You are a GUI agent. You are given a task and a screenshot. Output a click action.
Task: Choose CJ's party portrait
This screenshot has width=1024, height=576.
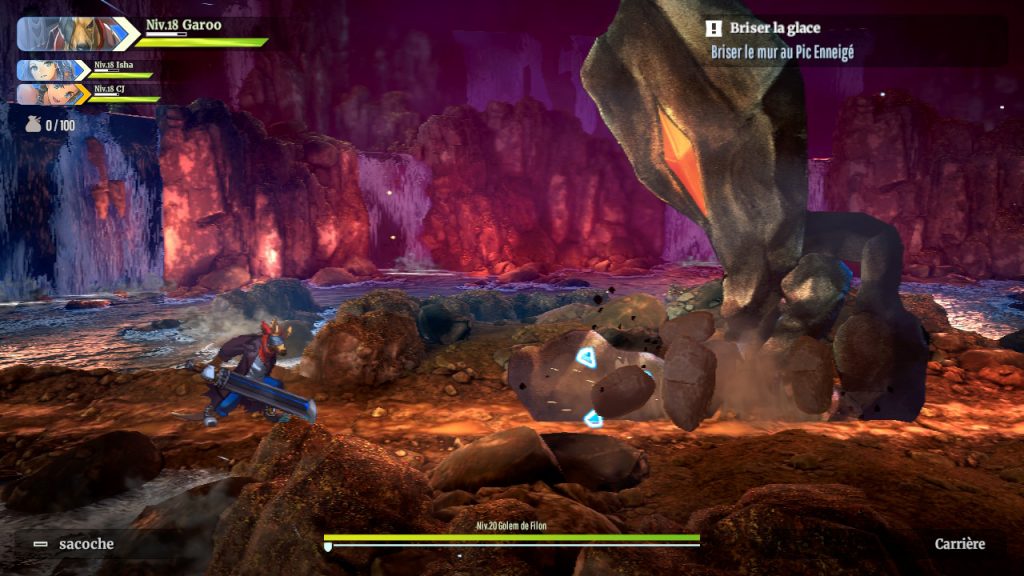tap(53, 94)
